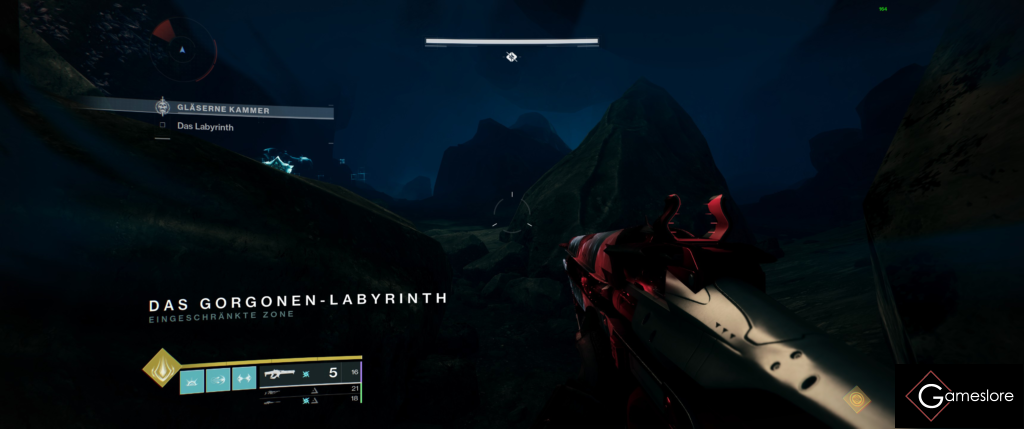Click the golden emblem icon near the weapon
The height and width of the screenshot is (429, 1024).
point(855,400)
